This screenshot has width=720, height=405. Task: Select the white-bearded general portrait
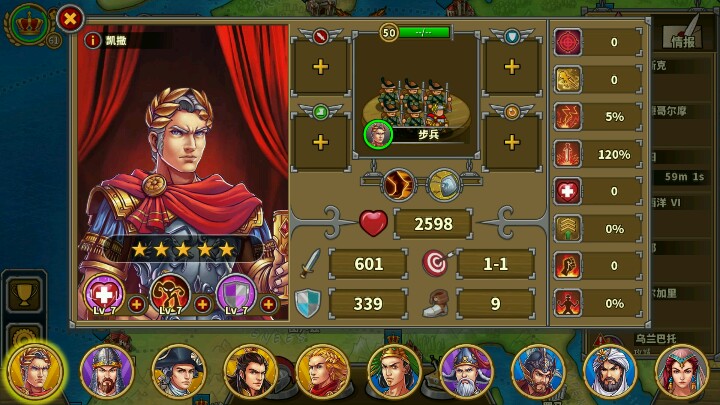(x=467, y=370)
